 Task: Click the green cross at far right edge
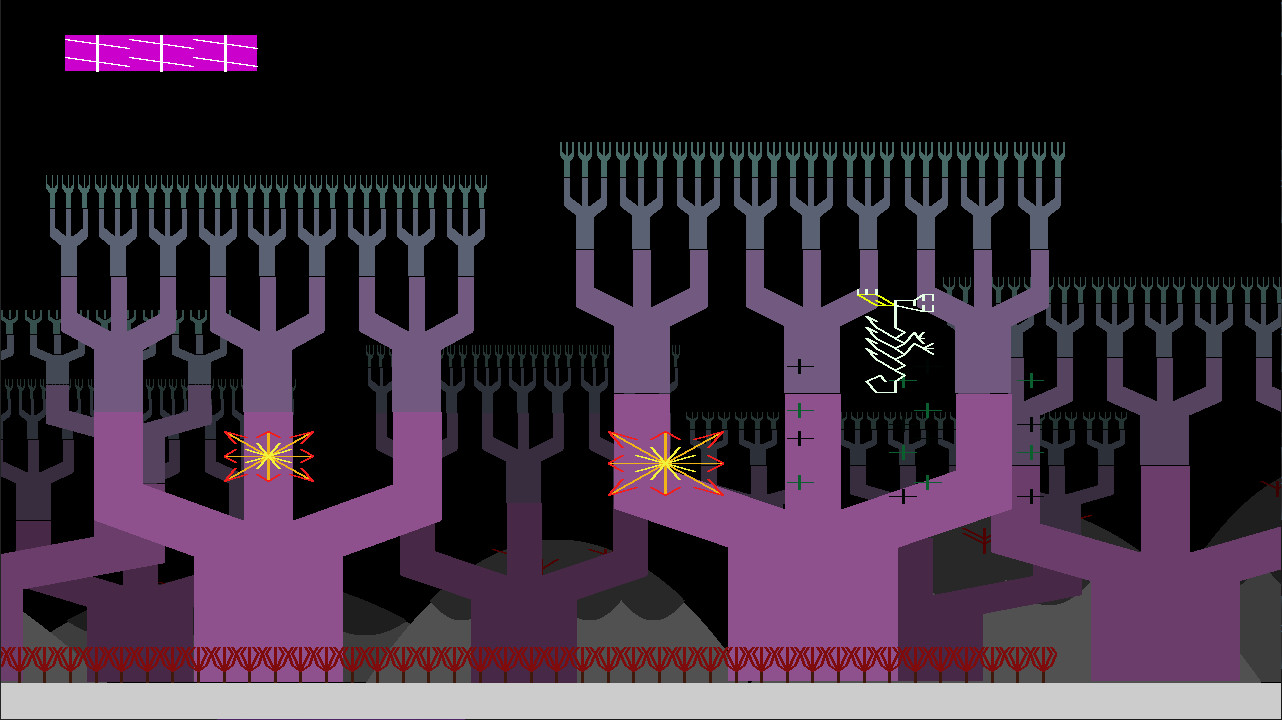(1031, 452)
